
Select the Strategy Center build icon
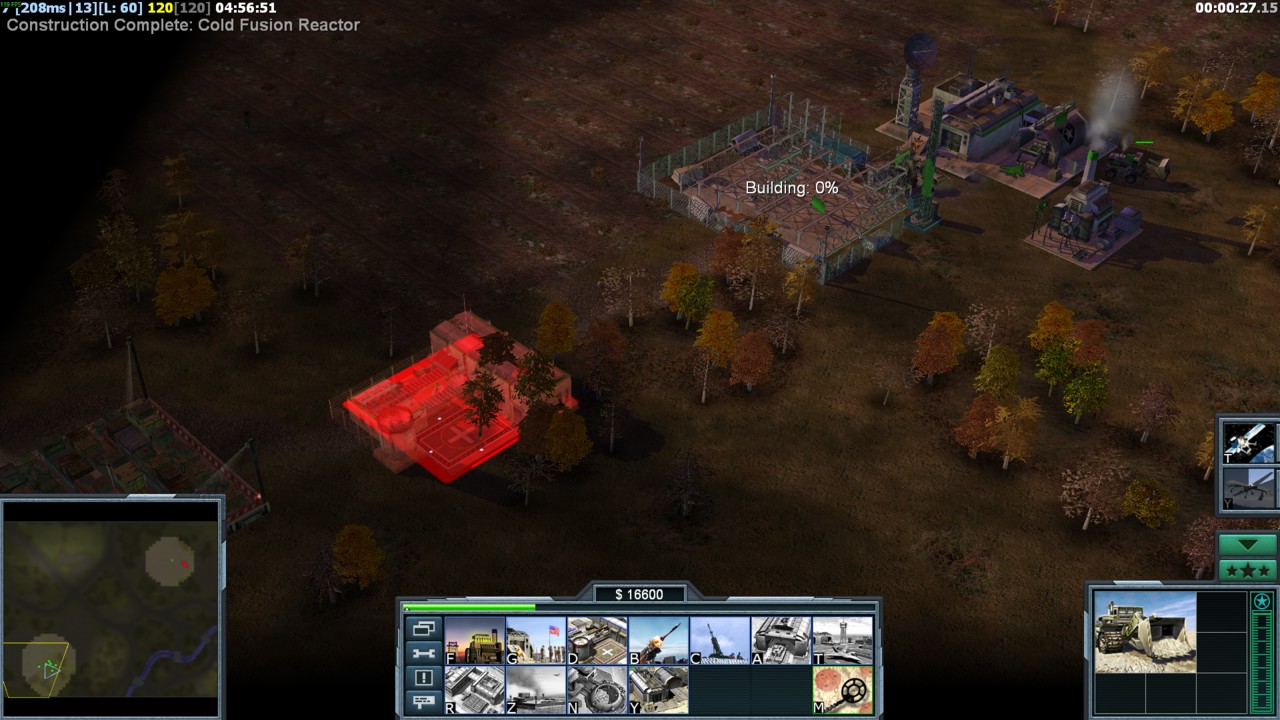tap(474, 690)
